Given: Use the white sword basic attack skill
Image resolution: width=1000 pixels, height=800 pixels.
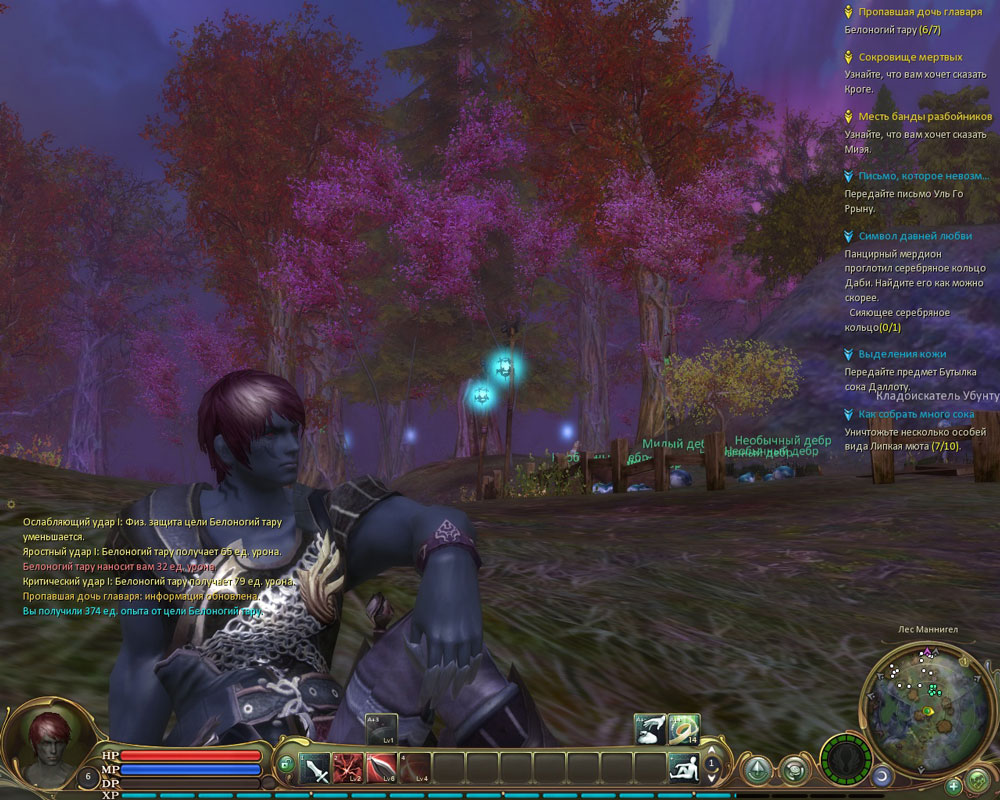Looking at the screenshot, I should point(317,769).
